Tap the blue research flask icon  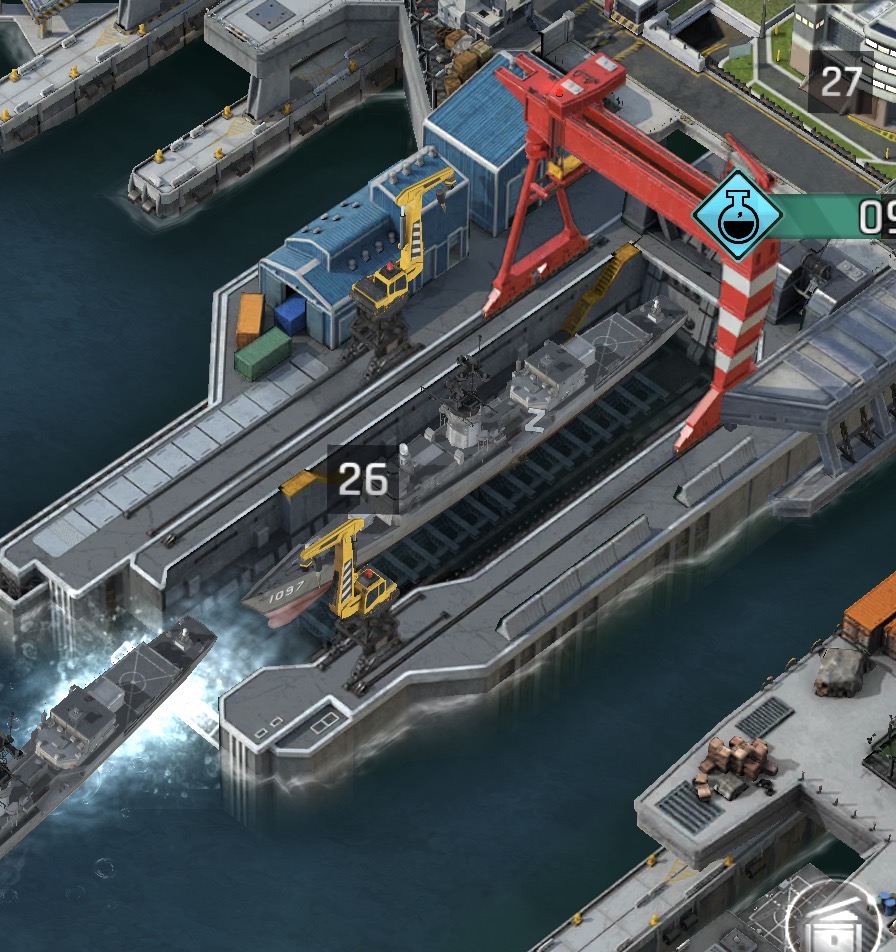[738, 216]
